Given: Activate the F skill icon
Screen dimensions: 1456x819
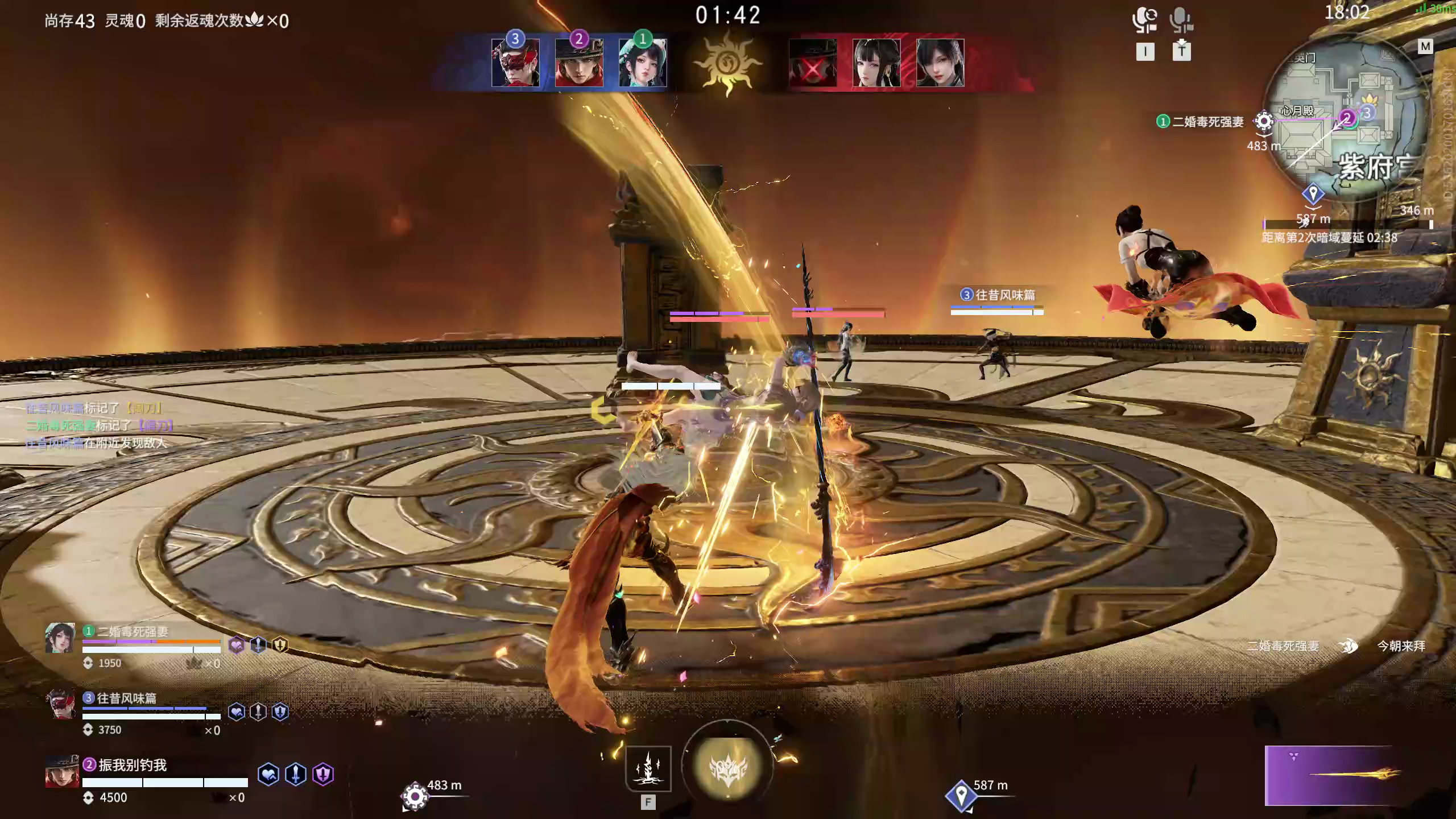Looking at the screenshot, I should 648,769.
